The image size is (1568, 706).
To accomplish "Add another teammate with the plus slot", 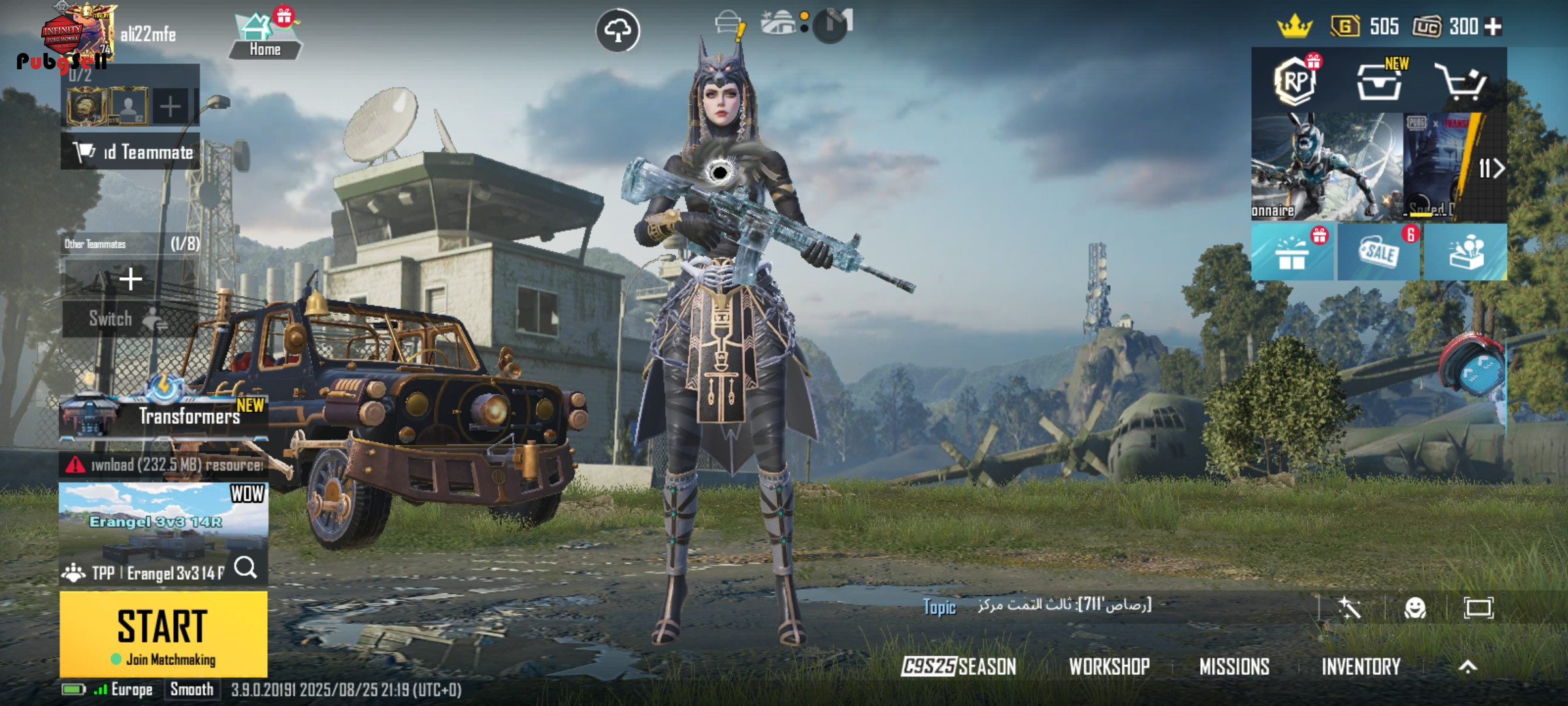I will pyautogui.click(x=131, y=279).
